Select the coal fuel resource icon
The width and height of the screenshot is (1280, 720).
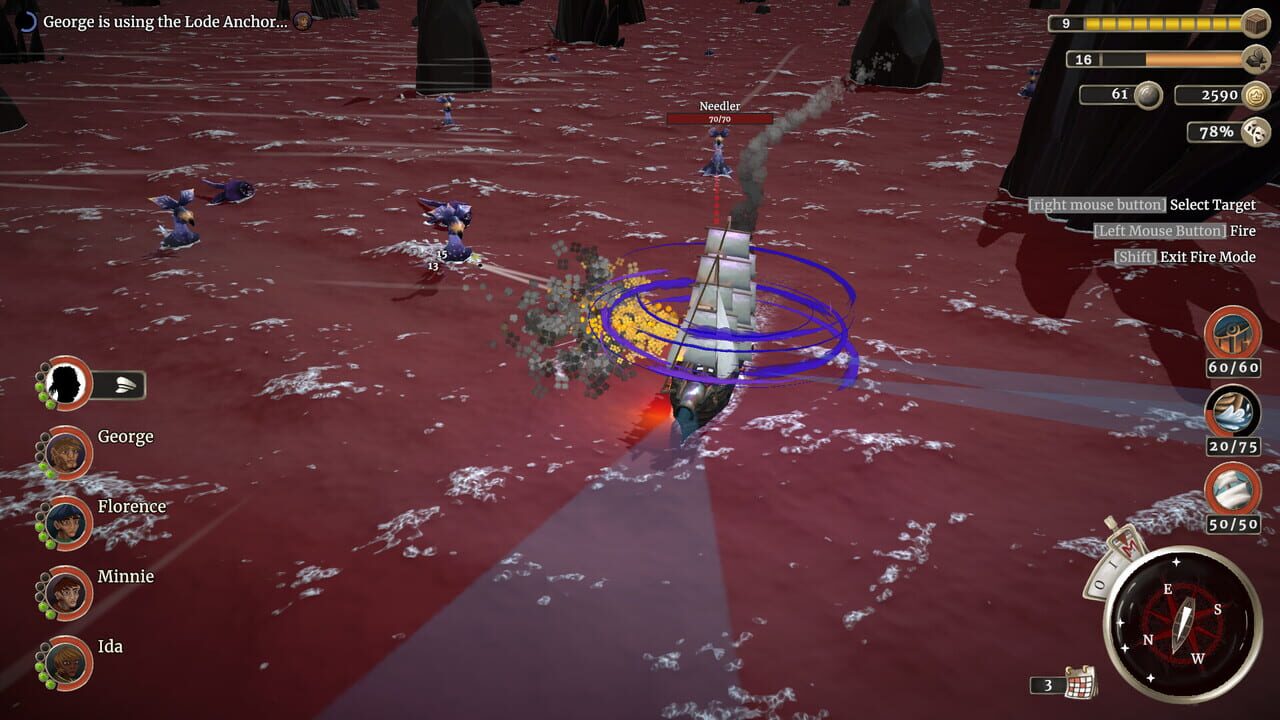[x=1254, y=57]
